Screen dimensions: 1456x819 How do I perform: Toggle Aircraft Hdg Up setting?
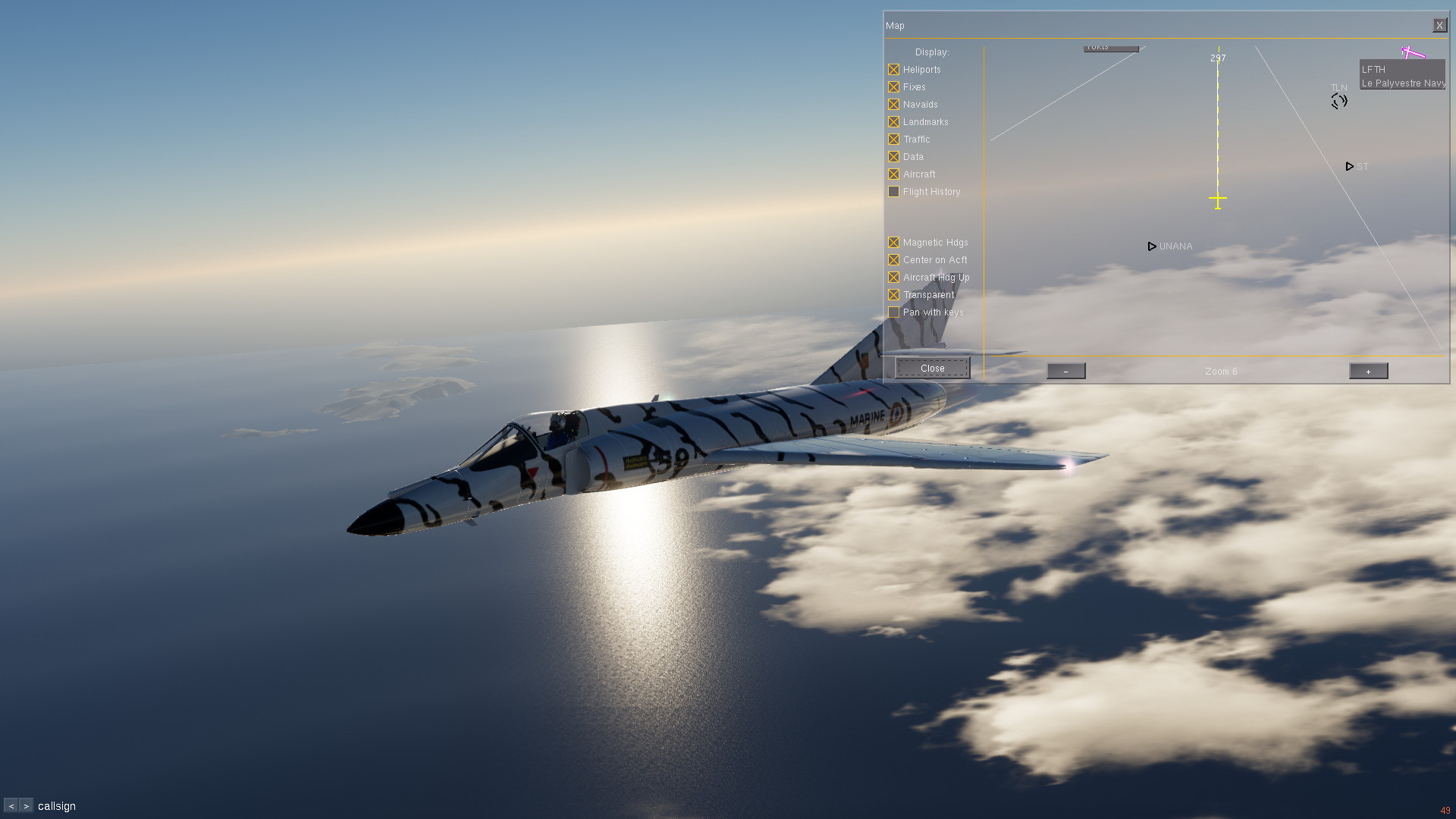click(x=894, y=278)
